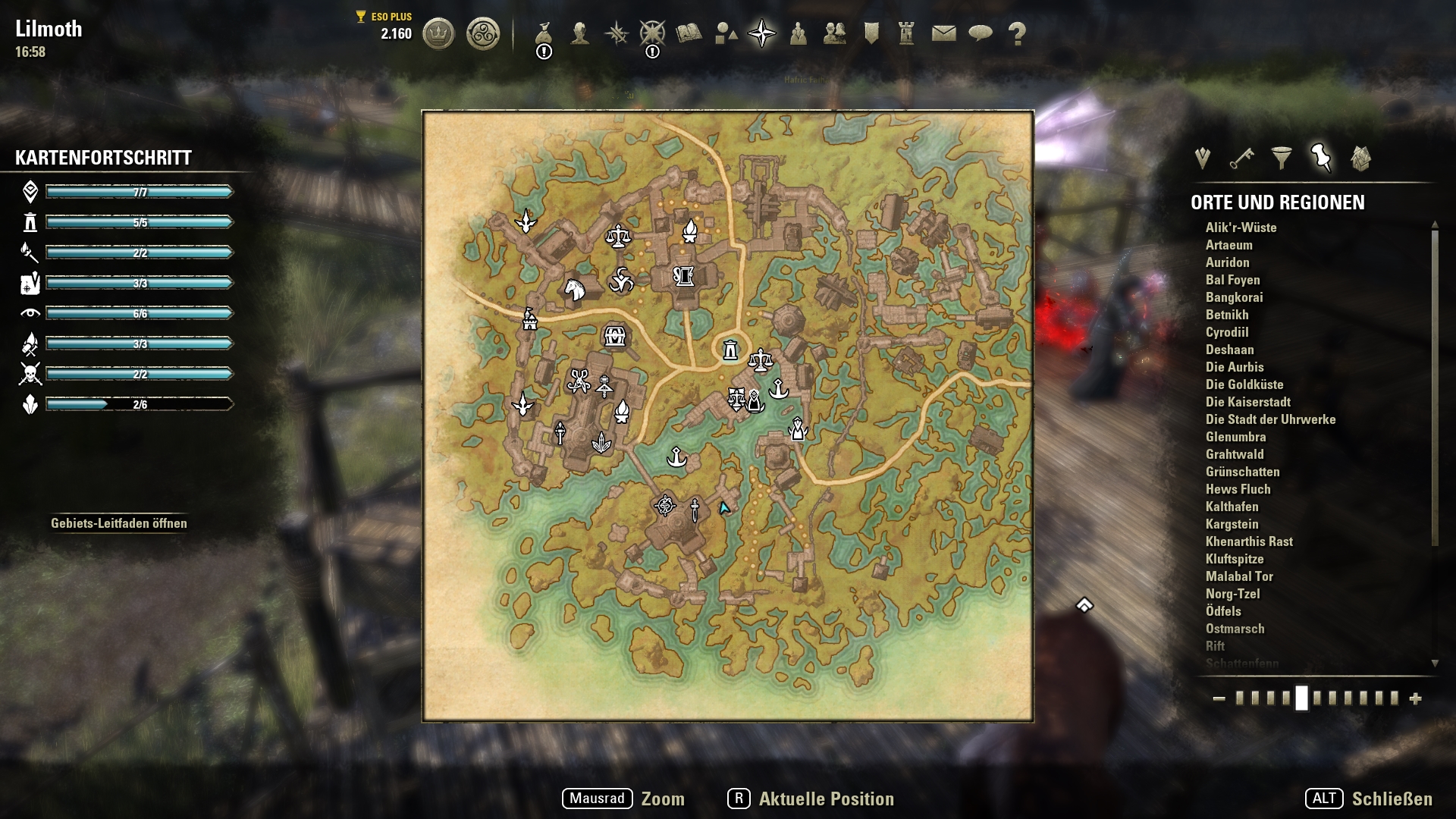Open the mail envelope menu
The image size is (1456, 819).
click(943, 33)
